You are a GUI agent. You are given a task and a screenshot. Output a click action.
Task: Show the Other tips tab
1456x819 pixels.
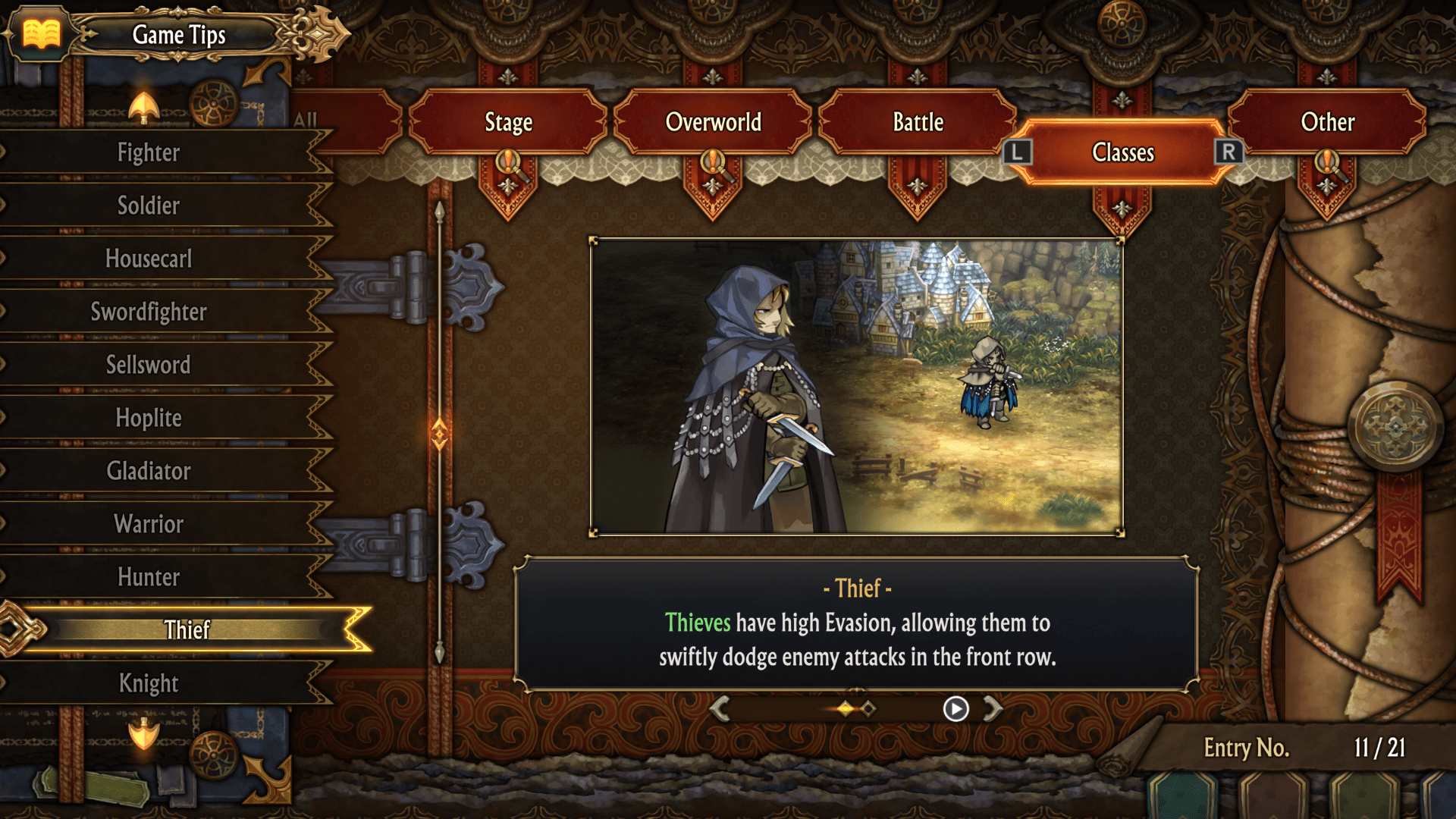click(1327, 122)
